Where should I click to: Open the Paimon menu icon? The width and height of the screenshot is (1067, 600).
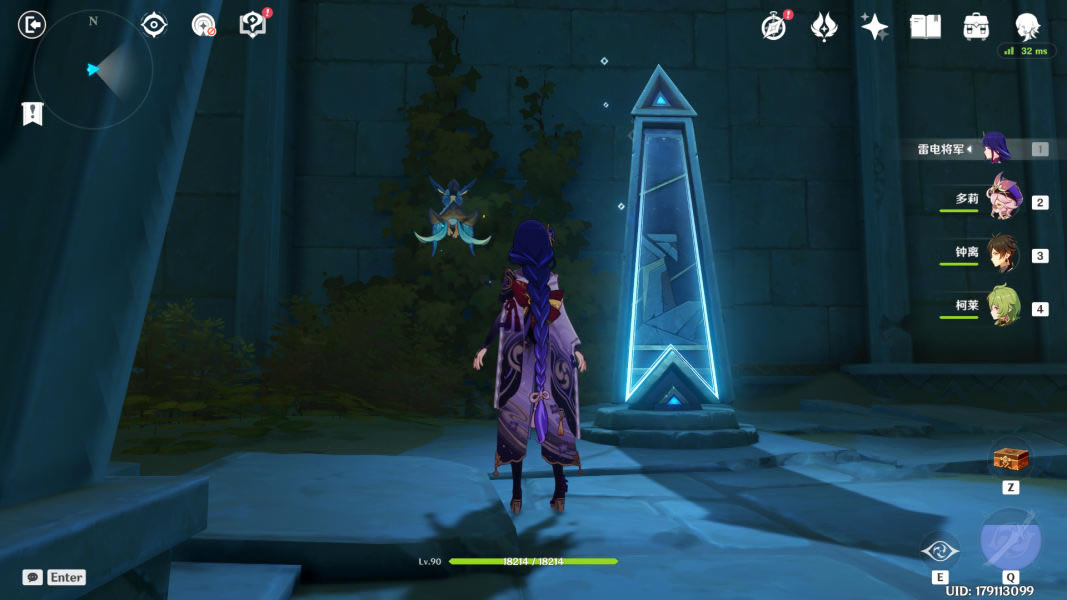1027,26
